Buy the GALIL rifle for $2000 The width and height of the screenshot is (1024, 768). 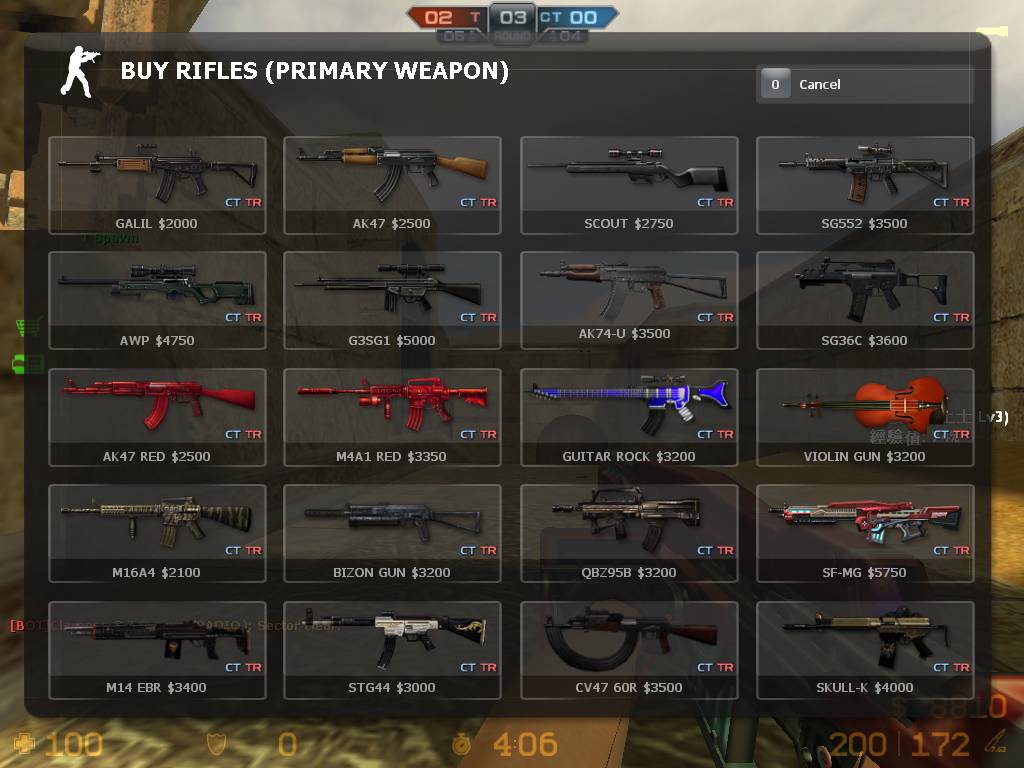[157, 185]
